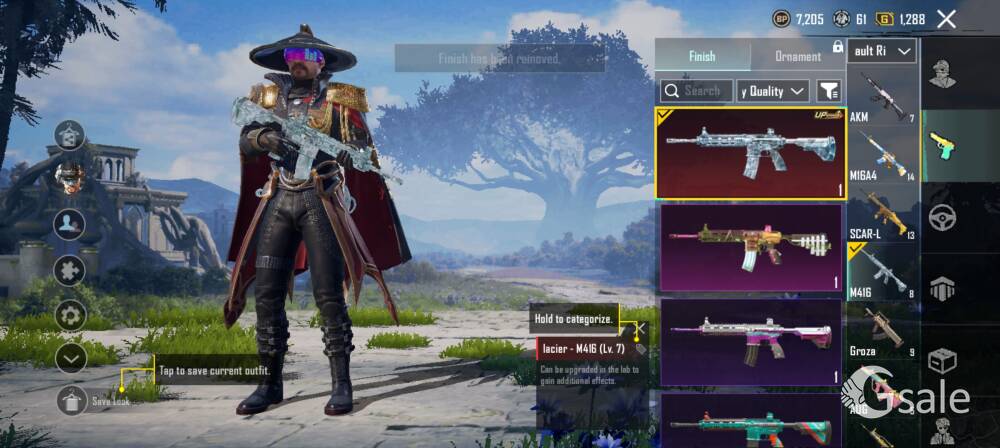
Task: Select the SCAR-L weapon entry
Action: click(x=882, y=214)
